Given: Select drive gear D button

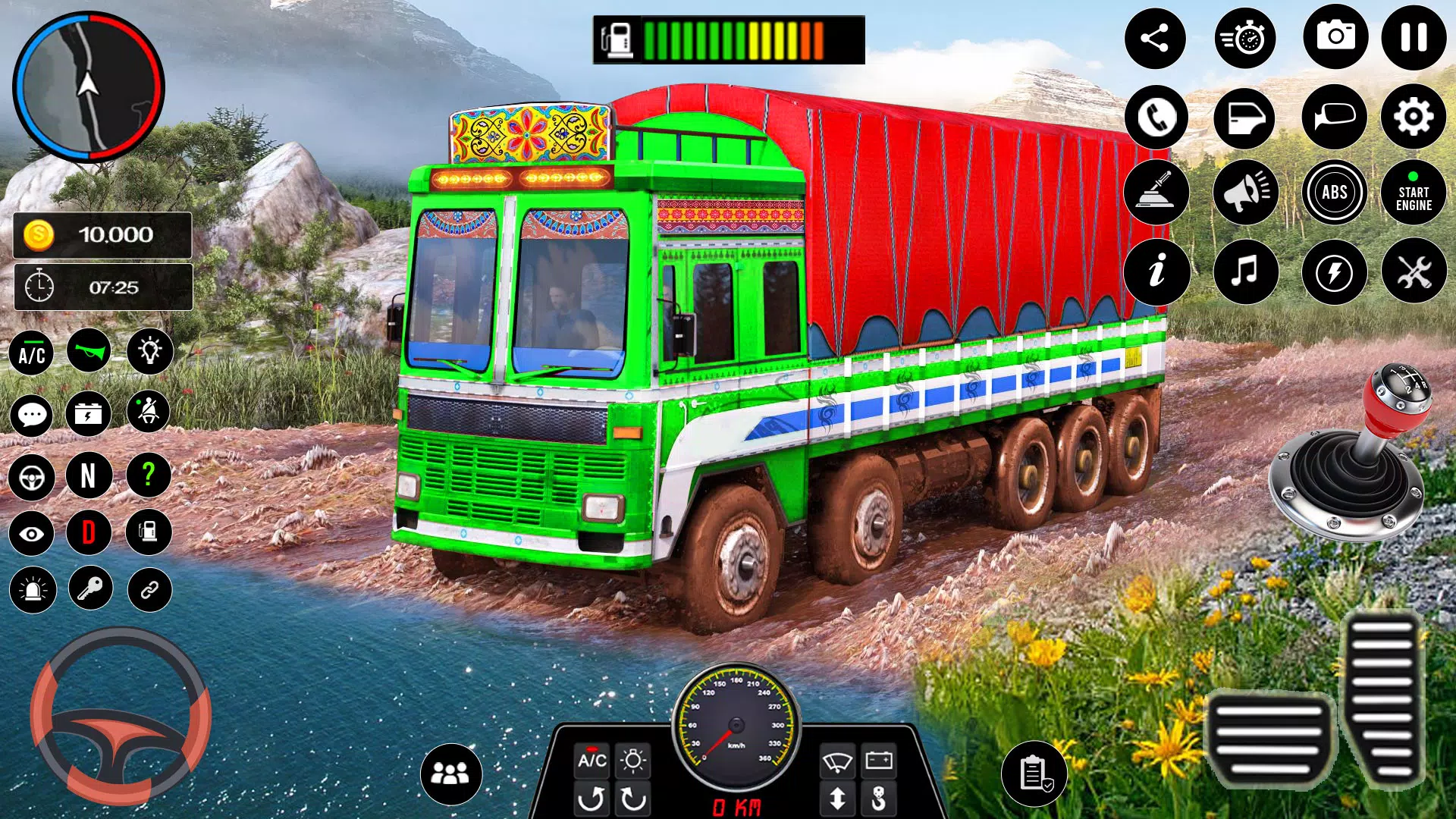Looking at the screenshot, I should 89,532.
